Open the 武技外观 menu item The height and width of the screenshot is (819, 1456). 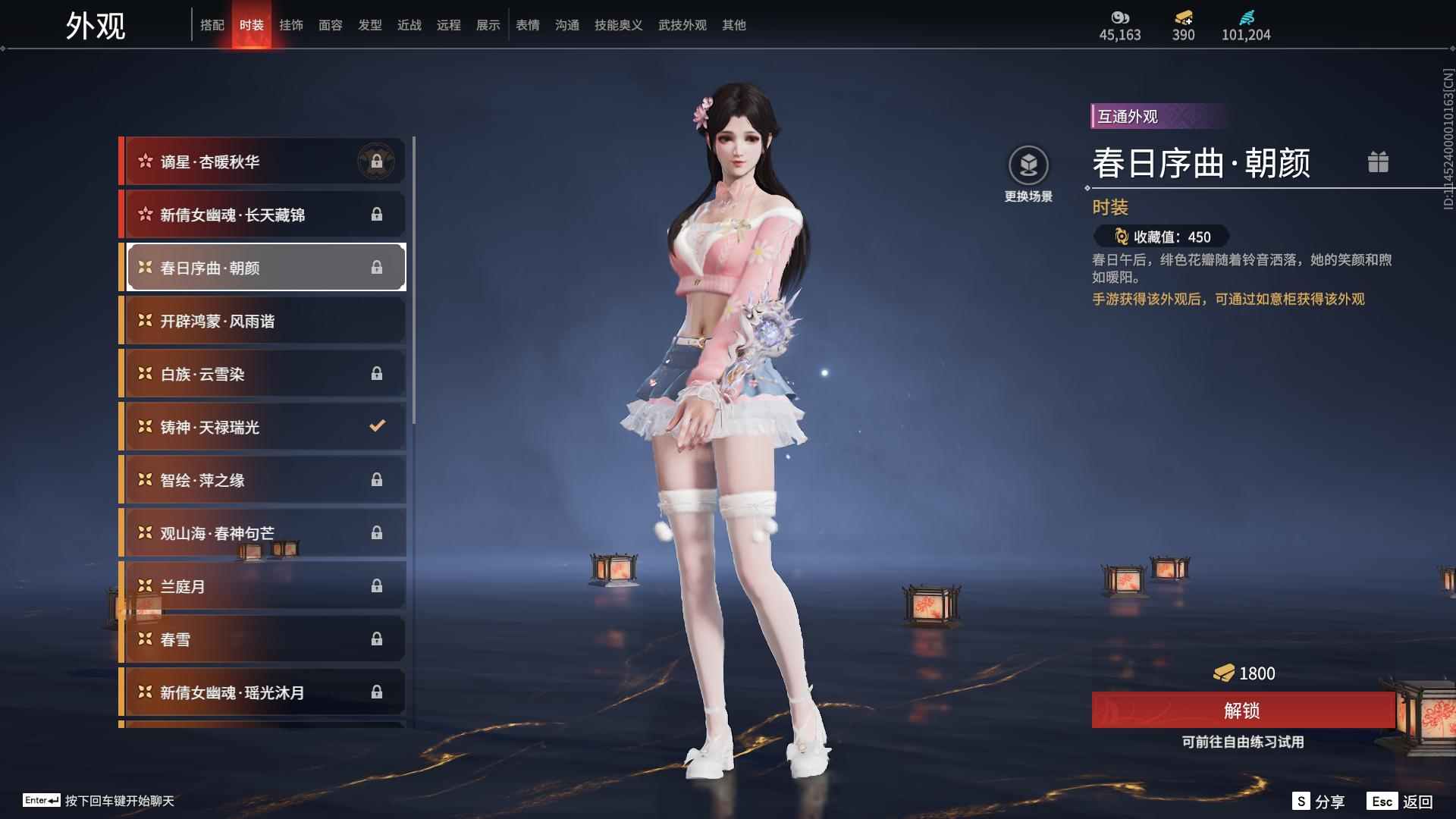pyautogui.click(x=681, y=24)
